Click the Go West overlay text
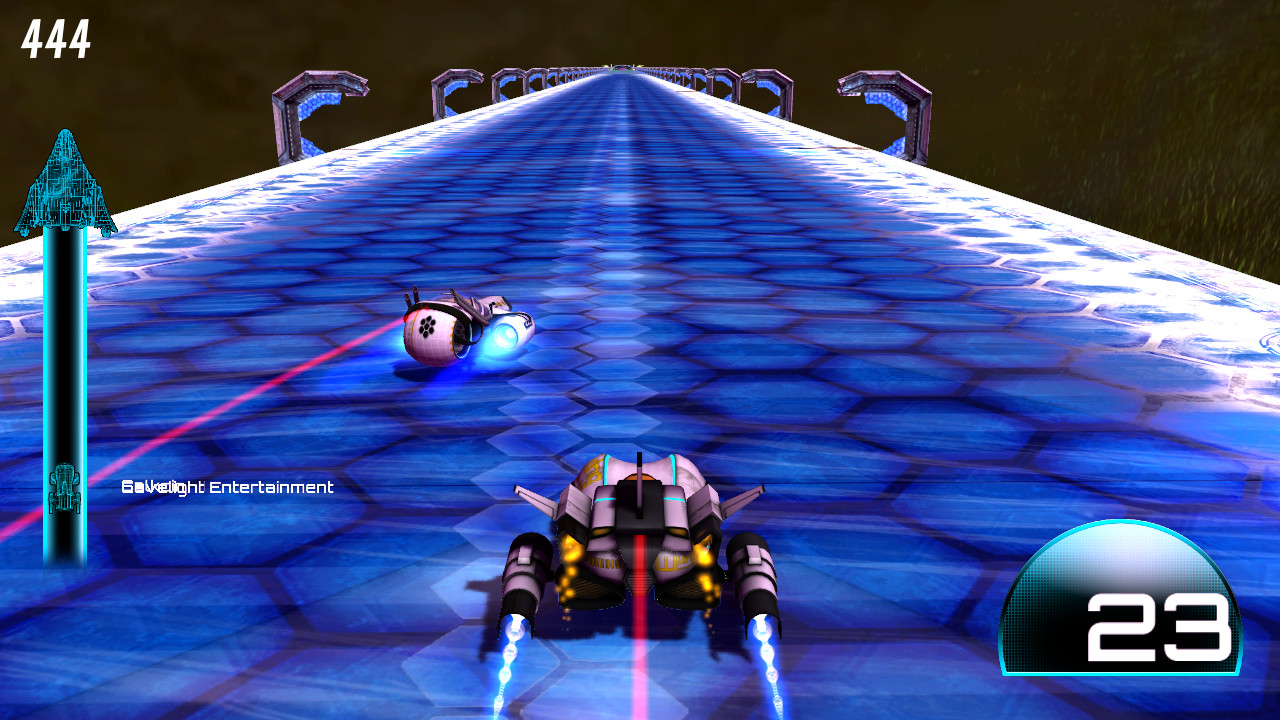The height and width of the screenshot is (720, 1280). 150,487
